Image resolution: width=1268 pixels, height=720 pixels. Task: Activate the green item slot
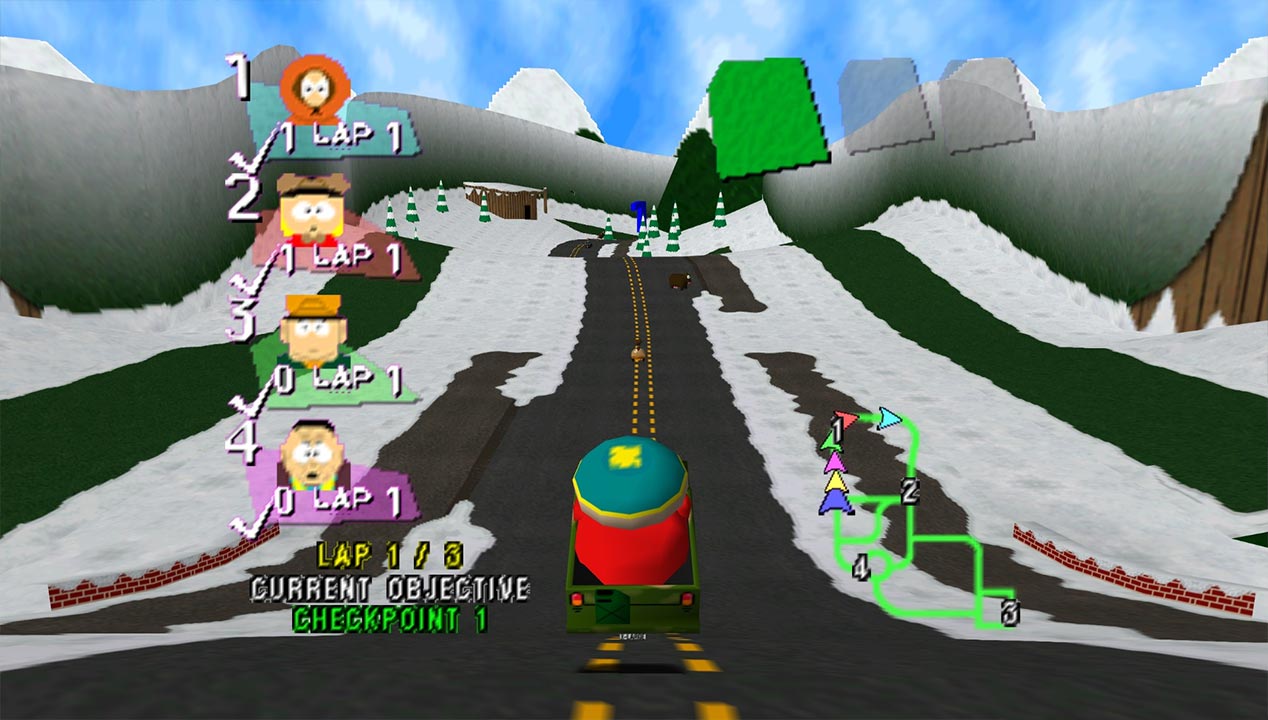tap(769, 117)
